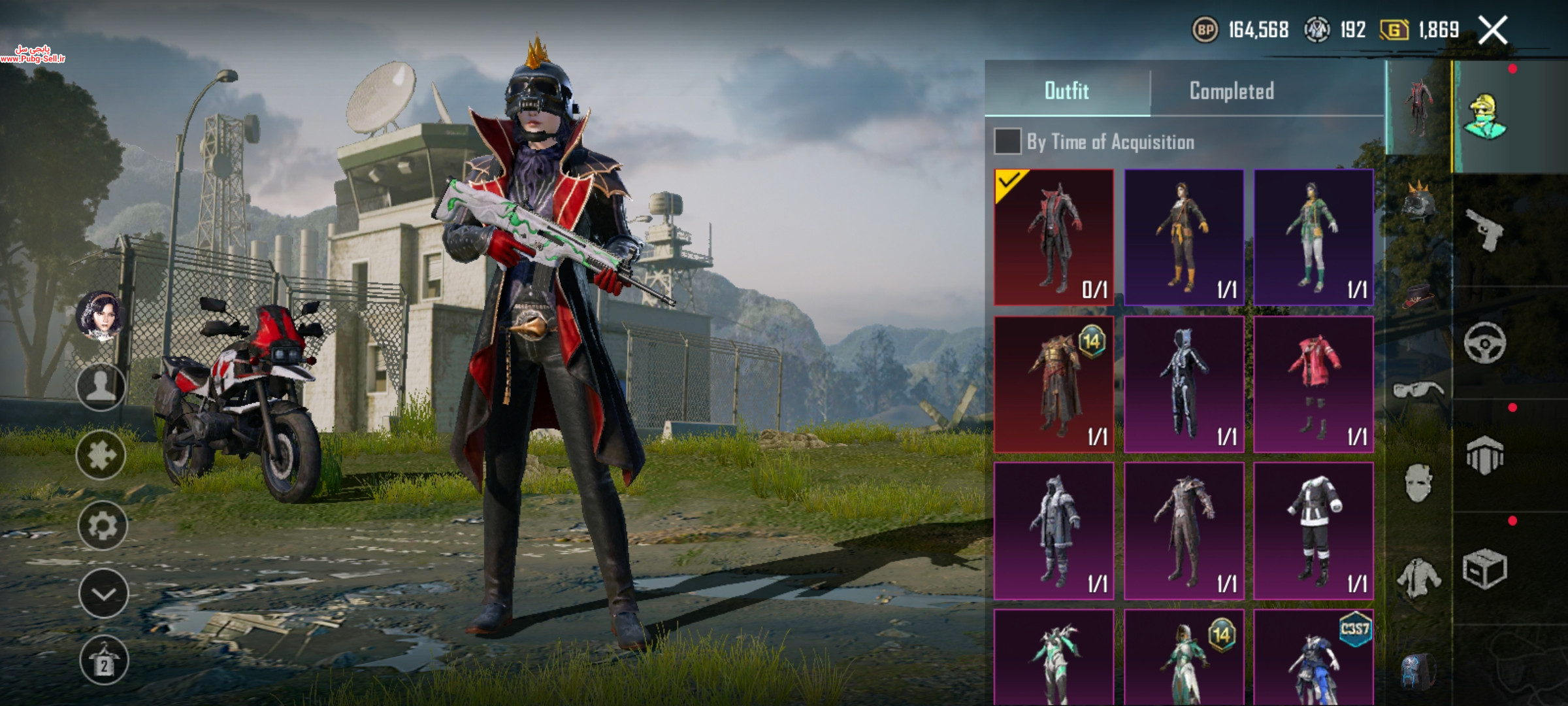Choose the black and yellow outfit tile
The height and width of the screenshot is (706, 1568).
tap(1183, 237)
